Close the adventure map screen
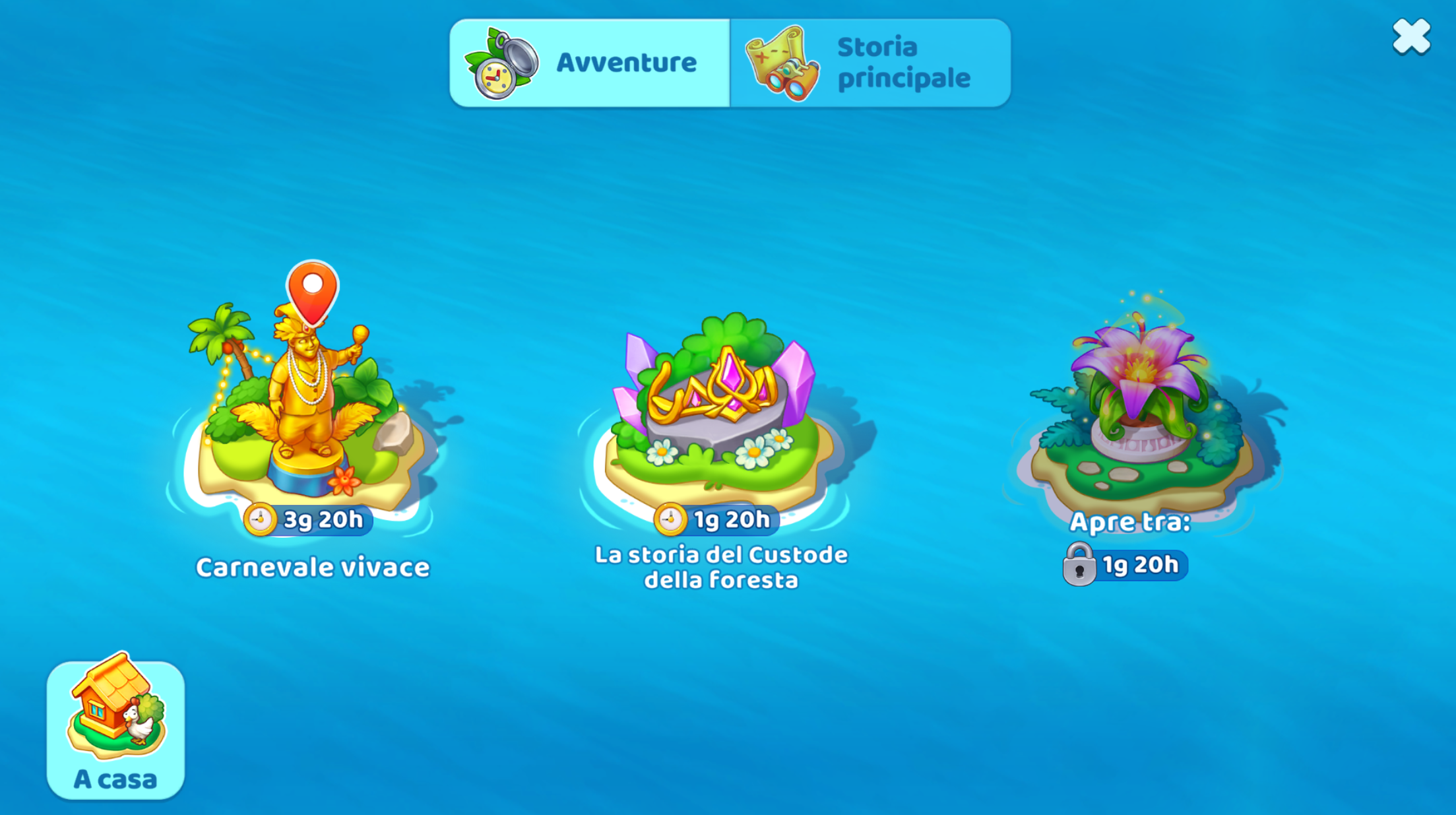Image resolution: width=1456 pixels, height=815 pixels. (1411, 36)
